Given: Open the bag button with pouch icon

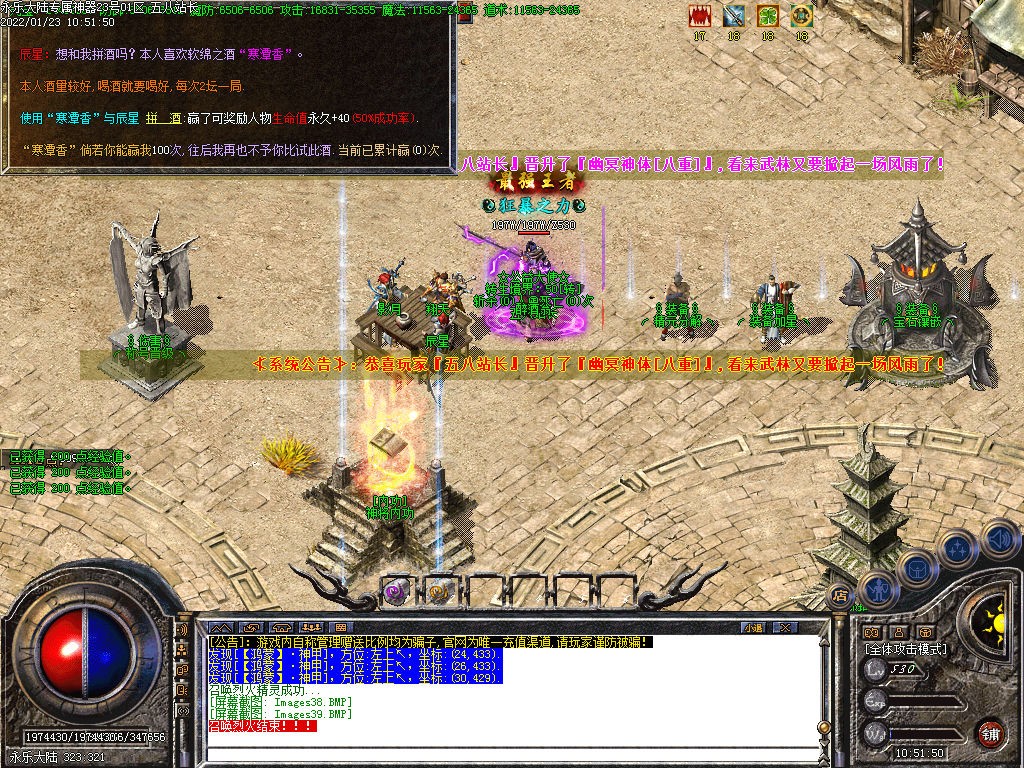Looking at the screenshot, I should (915, 570).
